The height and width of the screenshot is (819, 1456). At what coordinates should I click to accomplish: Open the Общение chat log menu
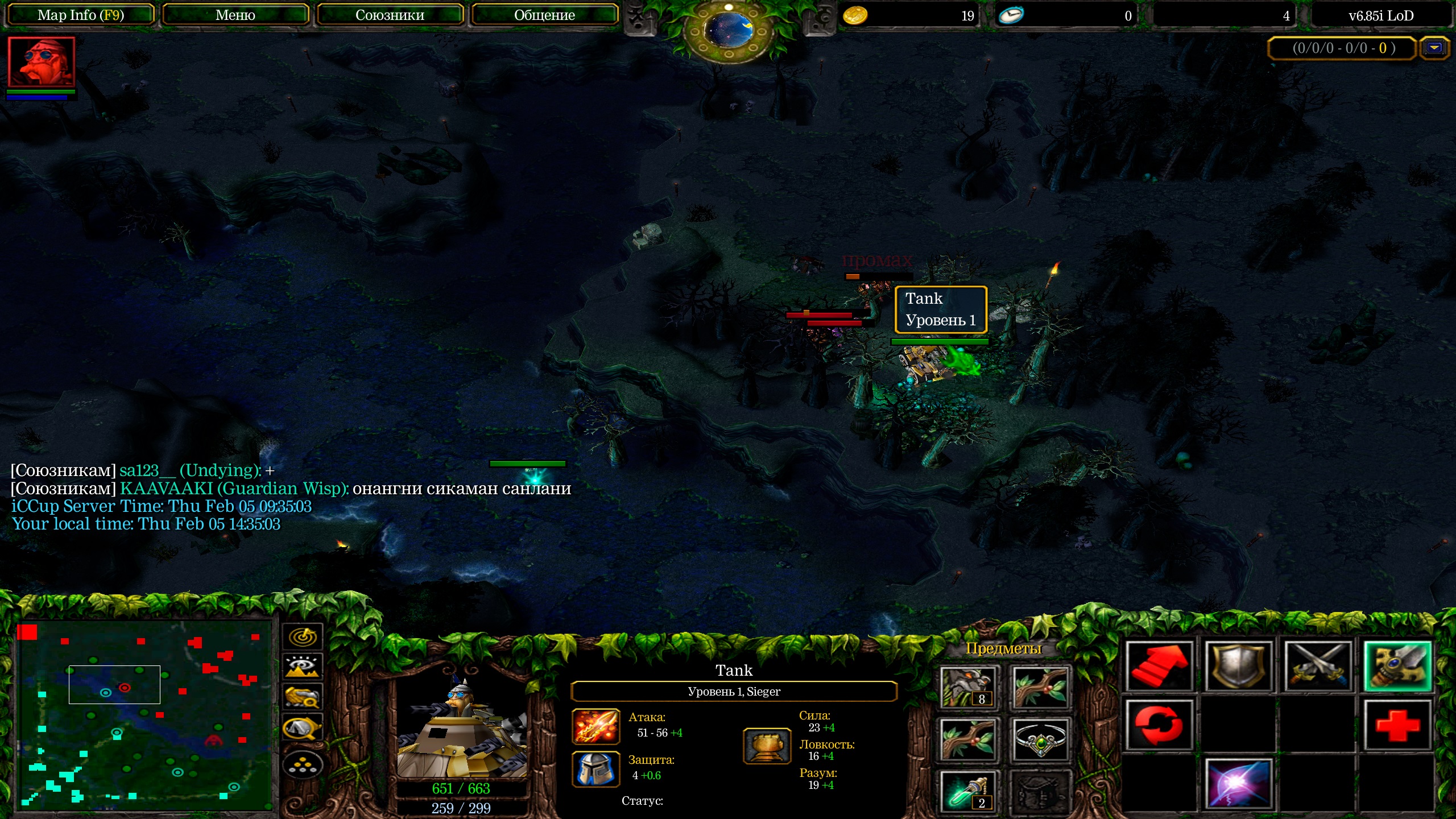pos(544,15)
